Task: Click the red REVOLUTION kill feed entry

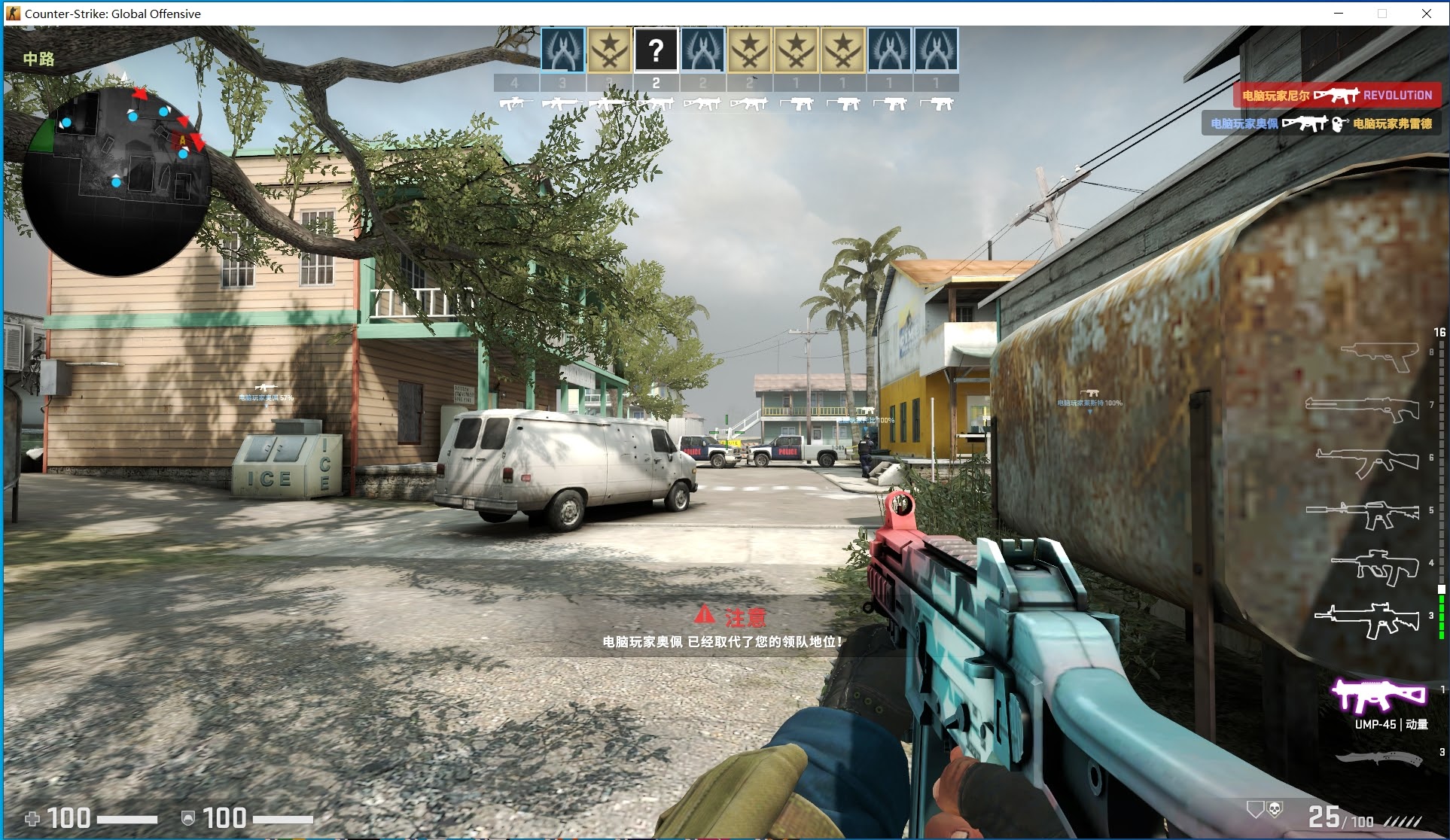Action: tap(1336, 96)
